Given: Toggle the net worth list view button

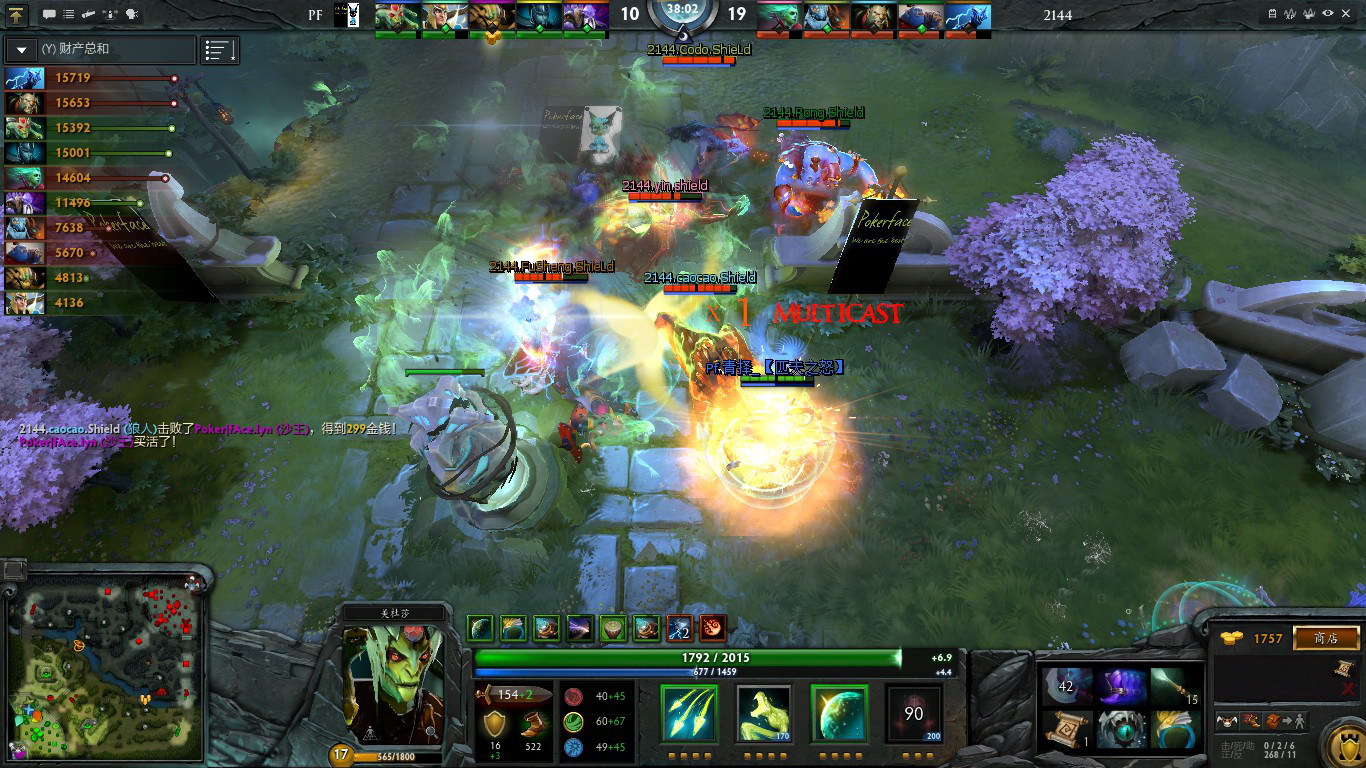Looking at the screenshot, I should point(219,49).
